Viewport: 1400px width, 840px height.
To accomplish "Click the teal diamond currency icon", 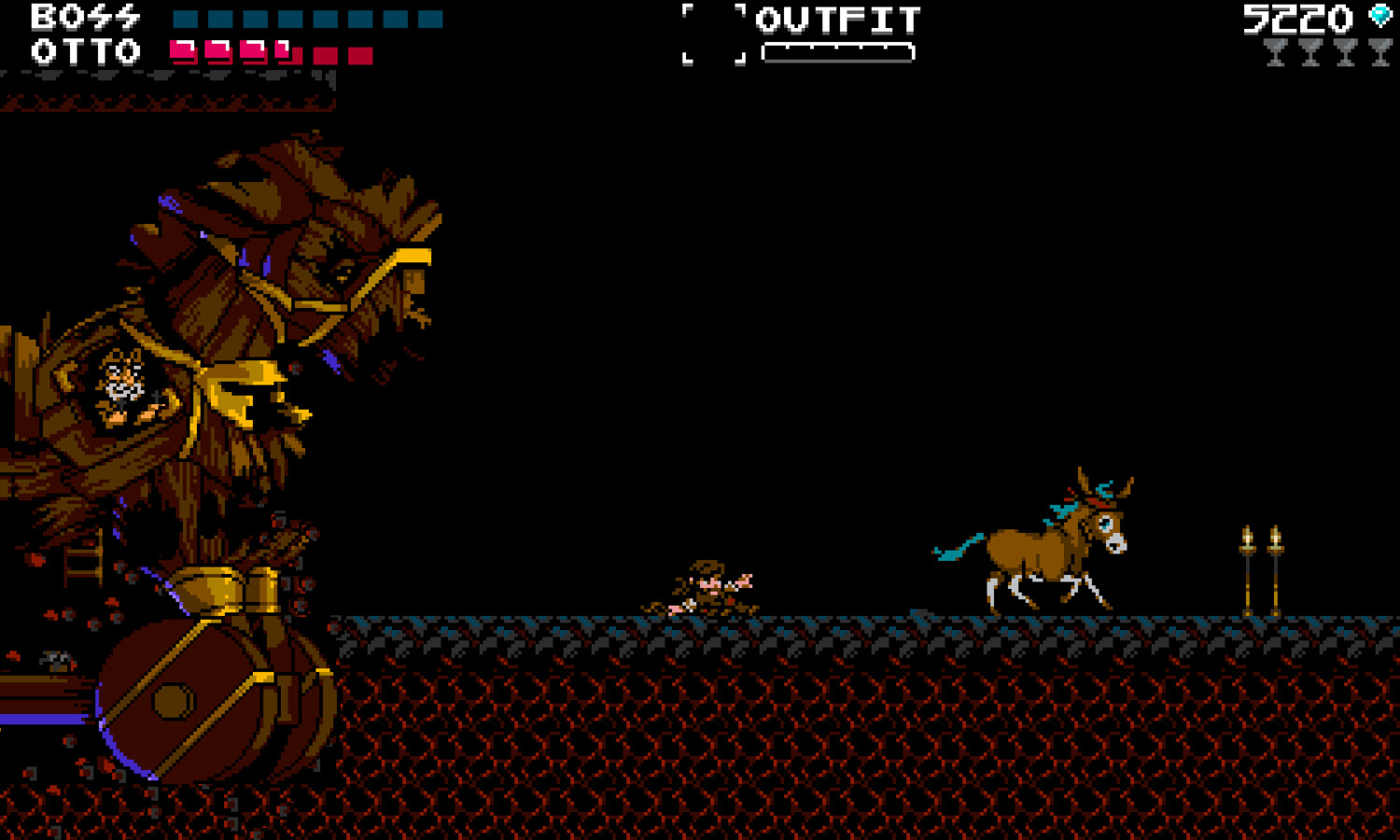I will coord(1379,16).
